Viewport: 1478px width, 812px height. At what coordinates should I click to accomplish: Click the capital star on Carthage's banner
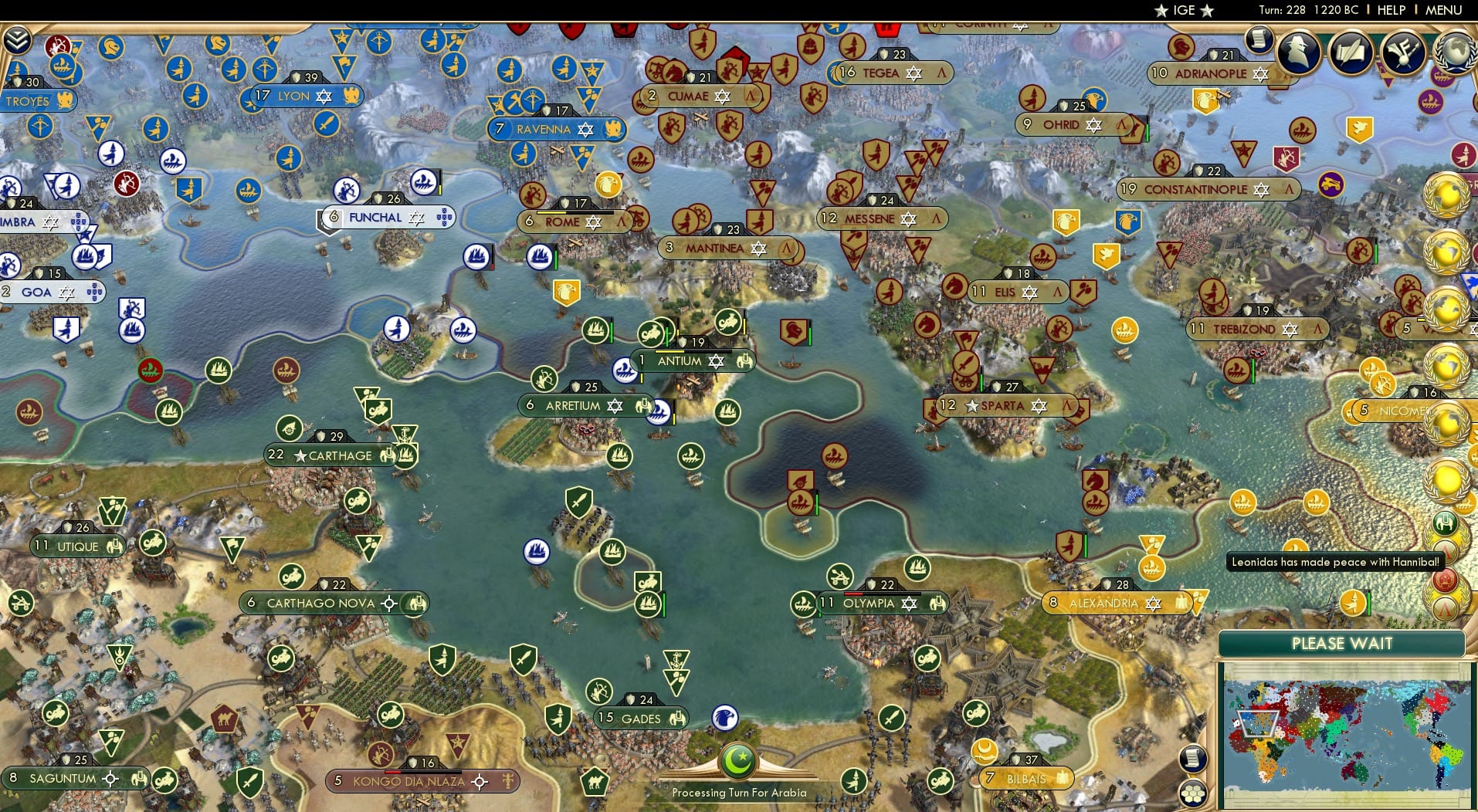(300, 455)
